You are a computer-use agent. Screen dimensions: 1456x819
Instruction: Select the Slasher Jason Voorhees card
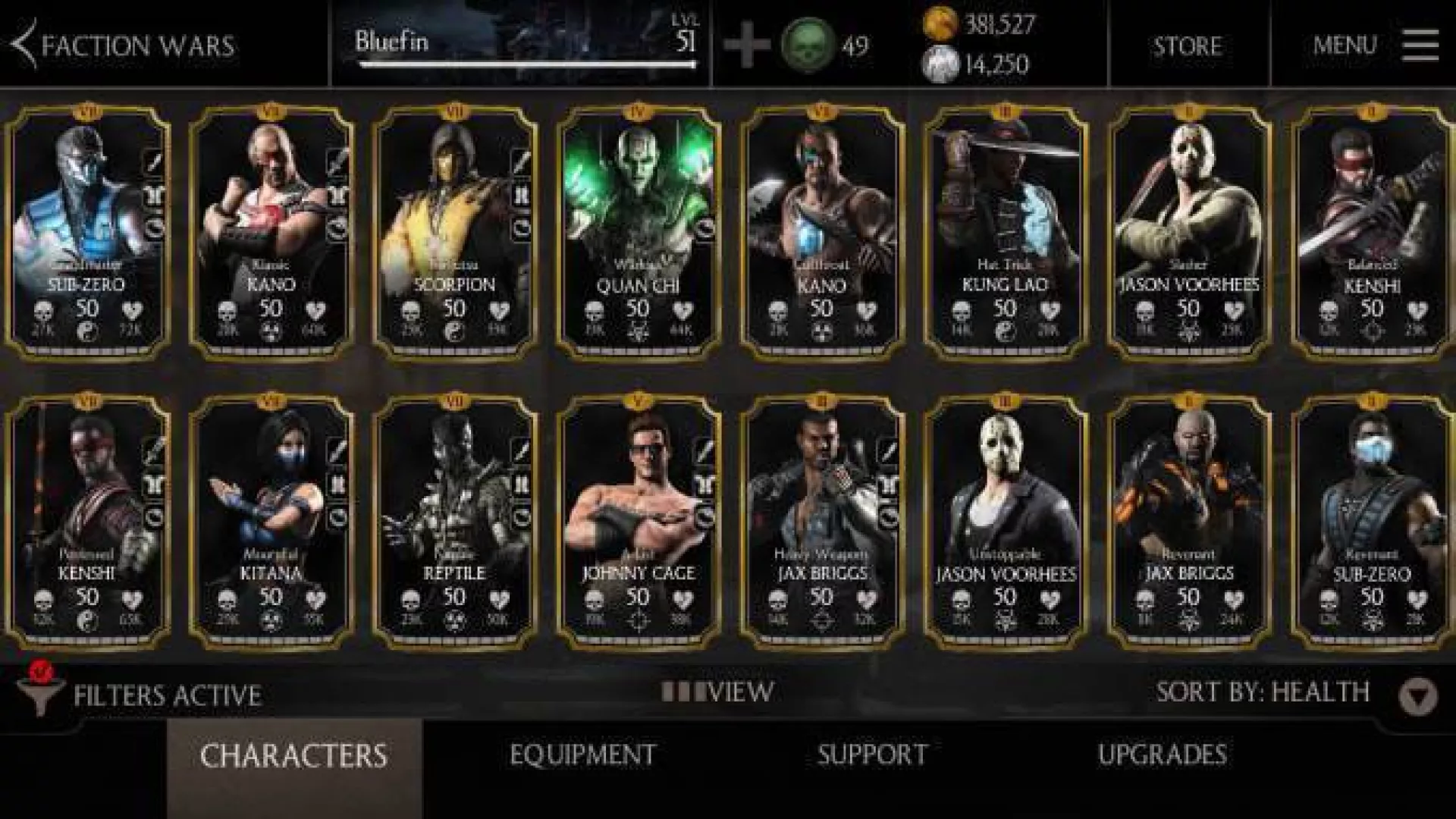click(x=1188, y=231)
